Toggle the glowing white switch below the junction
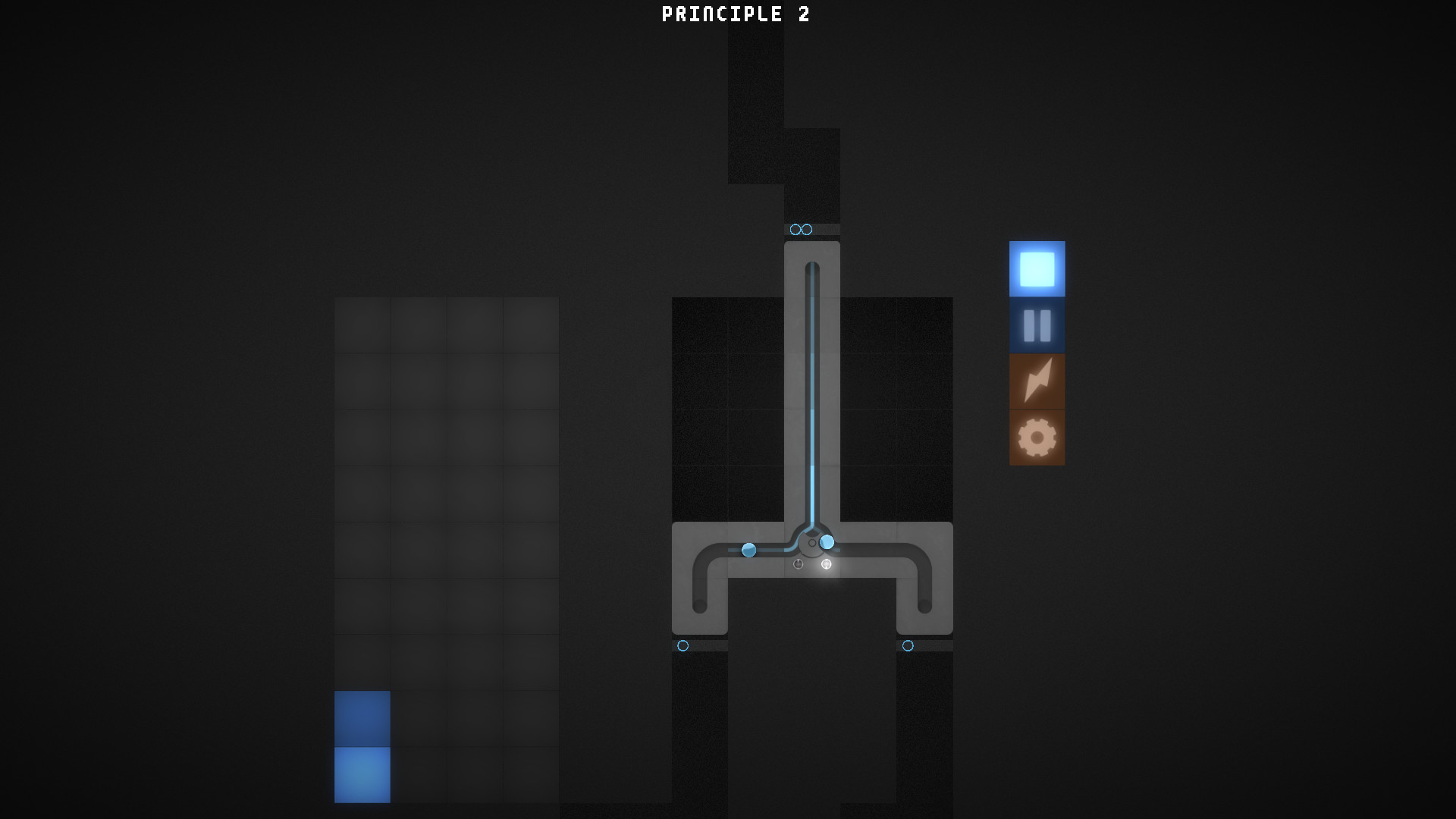Screen dimensions: 1456x819 pos(825,564)
